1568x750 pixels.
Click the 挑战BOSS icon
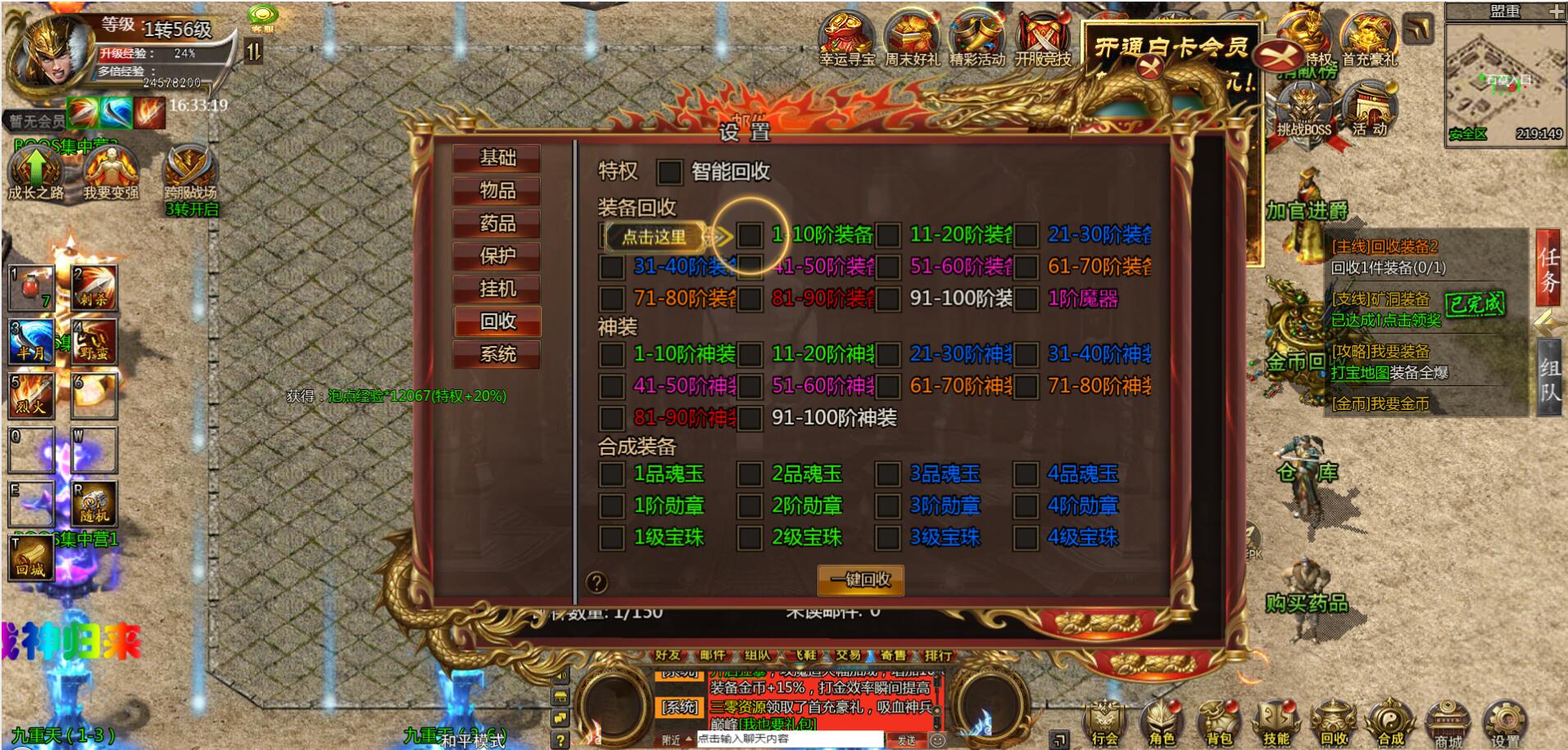click(x=1304, y=112)
